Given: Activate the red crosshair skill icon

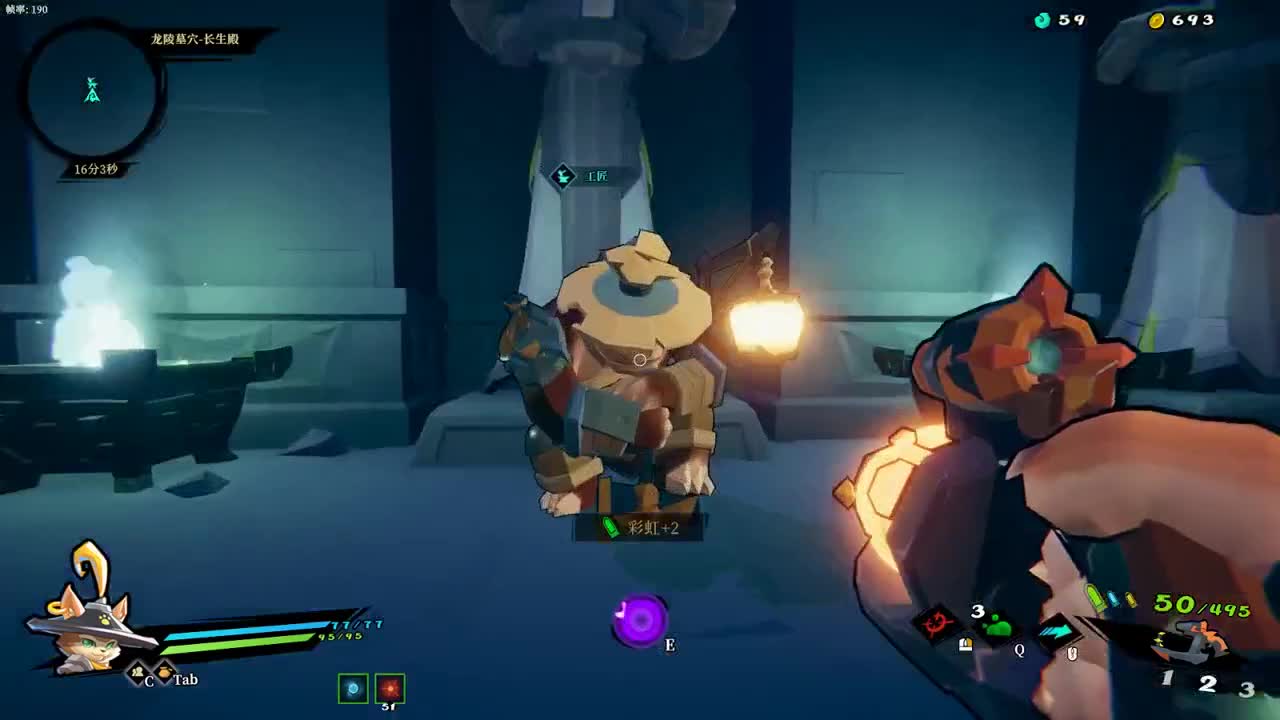Looking at the screenshot, I should point(938,625).
